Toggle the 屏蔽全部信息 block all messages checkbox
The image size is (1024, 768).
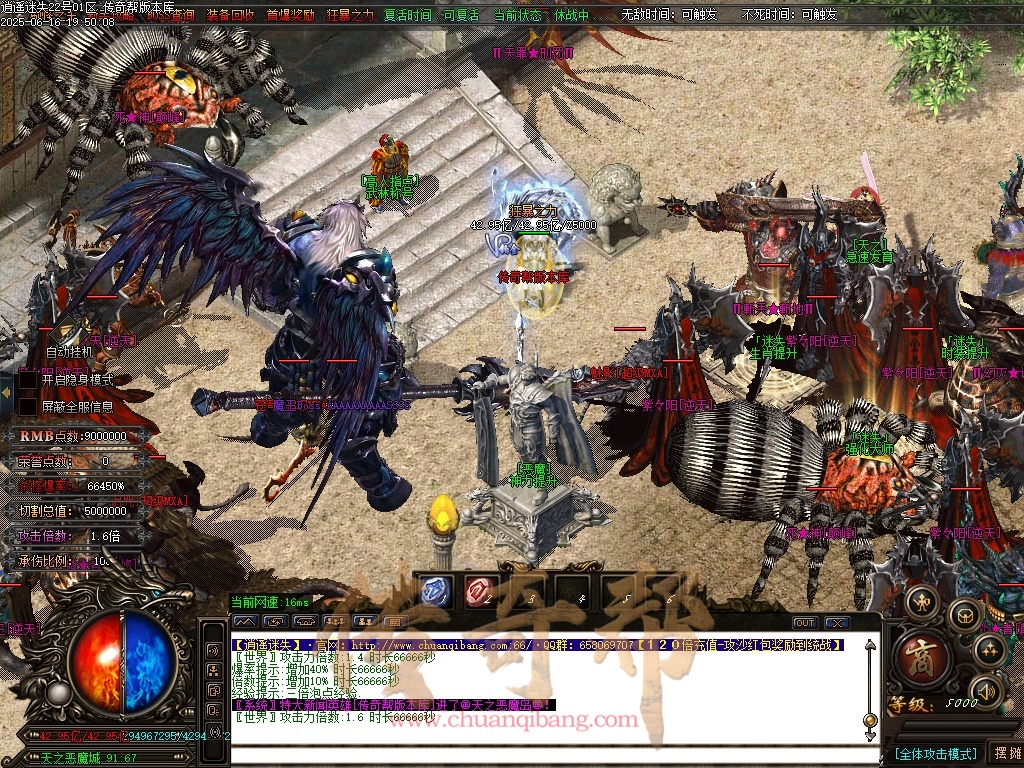pyautogui.click(x=28, y=406)
